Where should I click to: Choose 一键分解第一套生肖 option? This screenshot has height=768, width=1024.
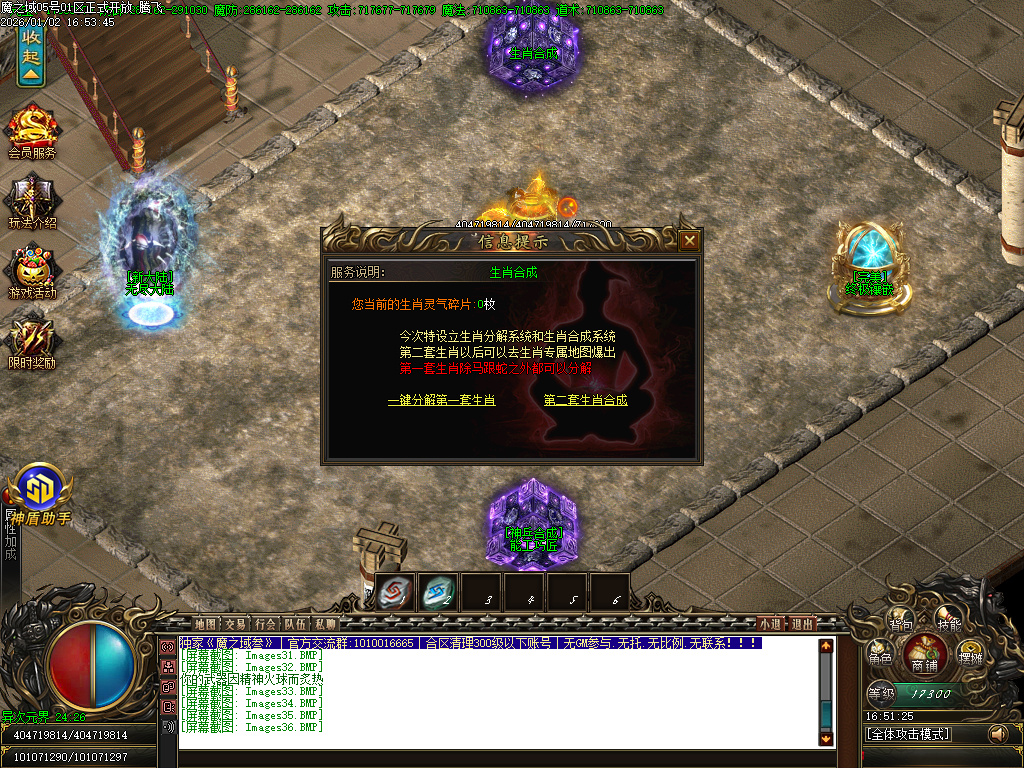[x=441, y=400]
